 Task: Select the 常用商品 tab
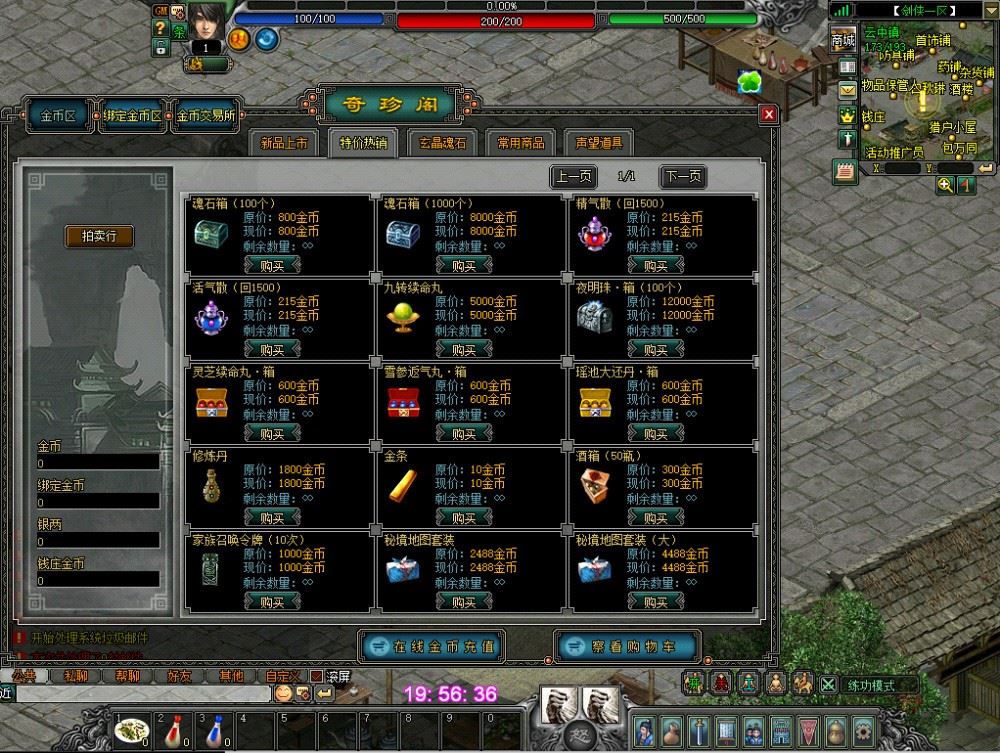coord(521,143)
